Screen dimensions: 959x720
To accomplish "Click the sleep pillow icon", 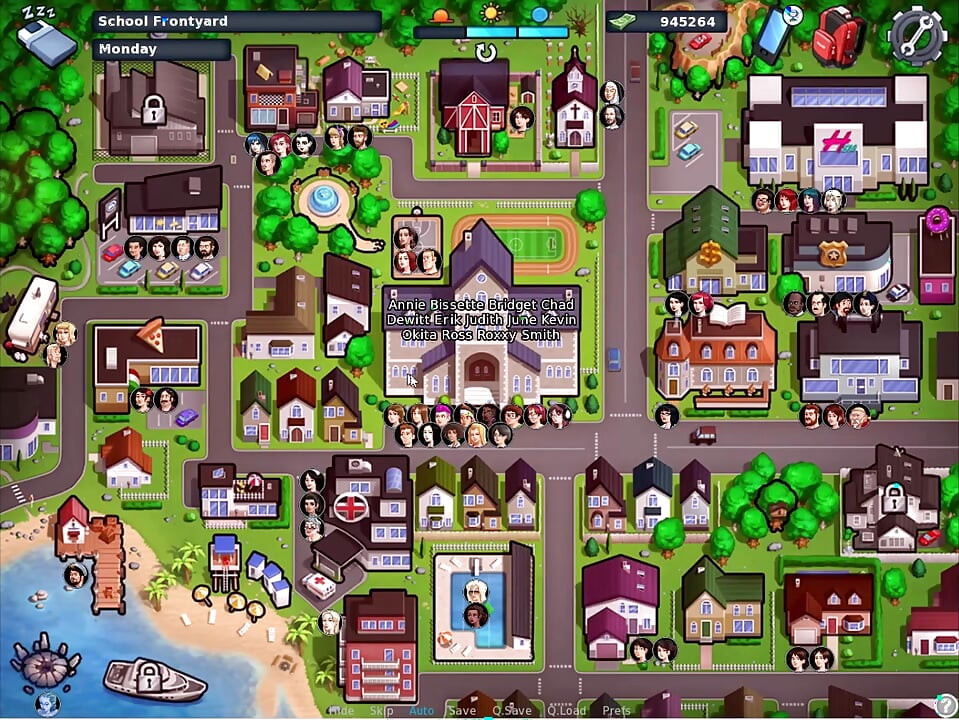I will pyautogui.click(x=45, y=38).
